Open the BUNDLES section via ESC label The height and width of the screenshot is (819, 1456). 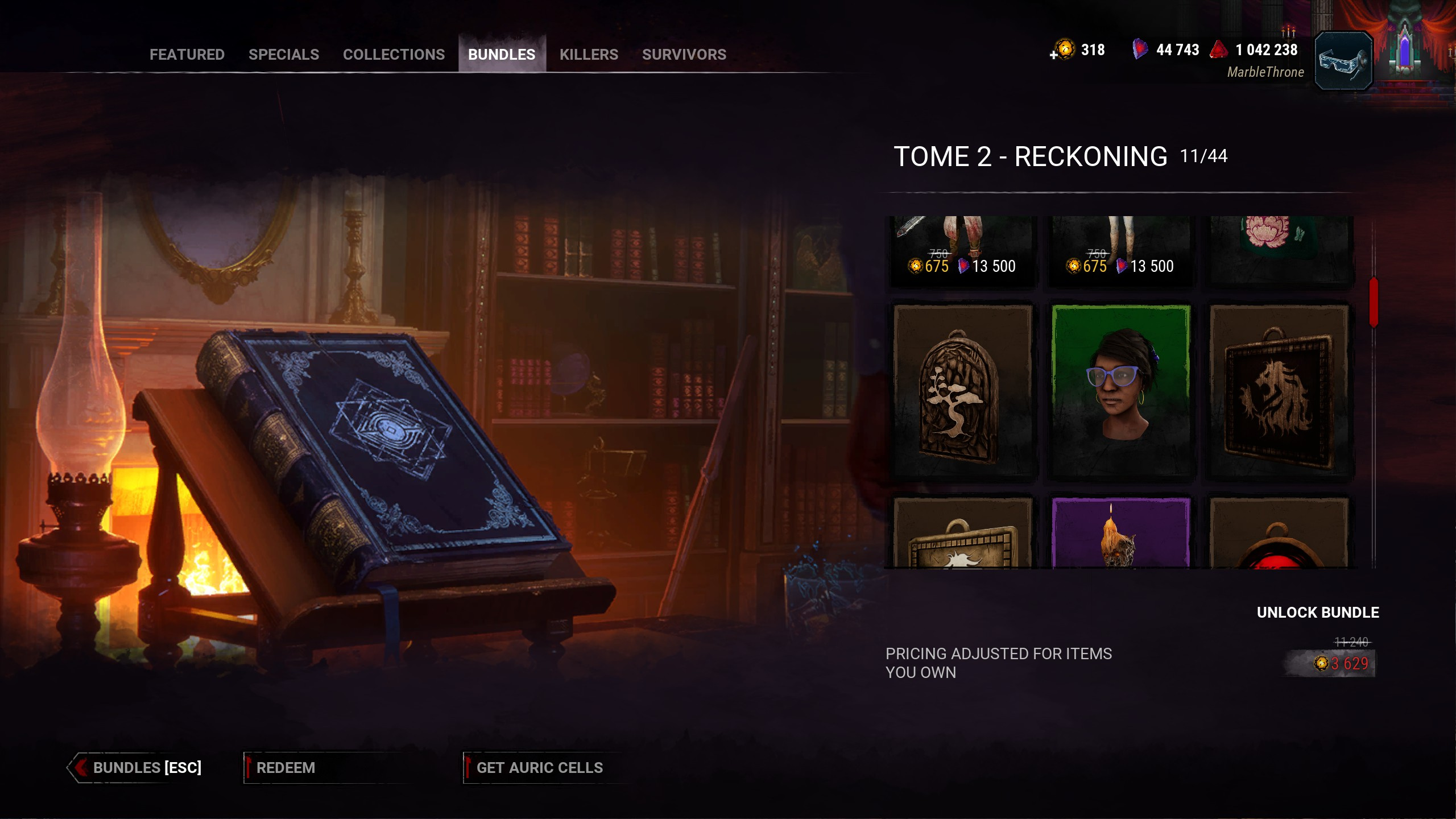pos(147,768)
